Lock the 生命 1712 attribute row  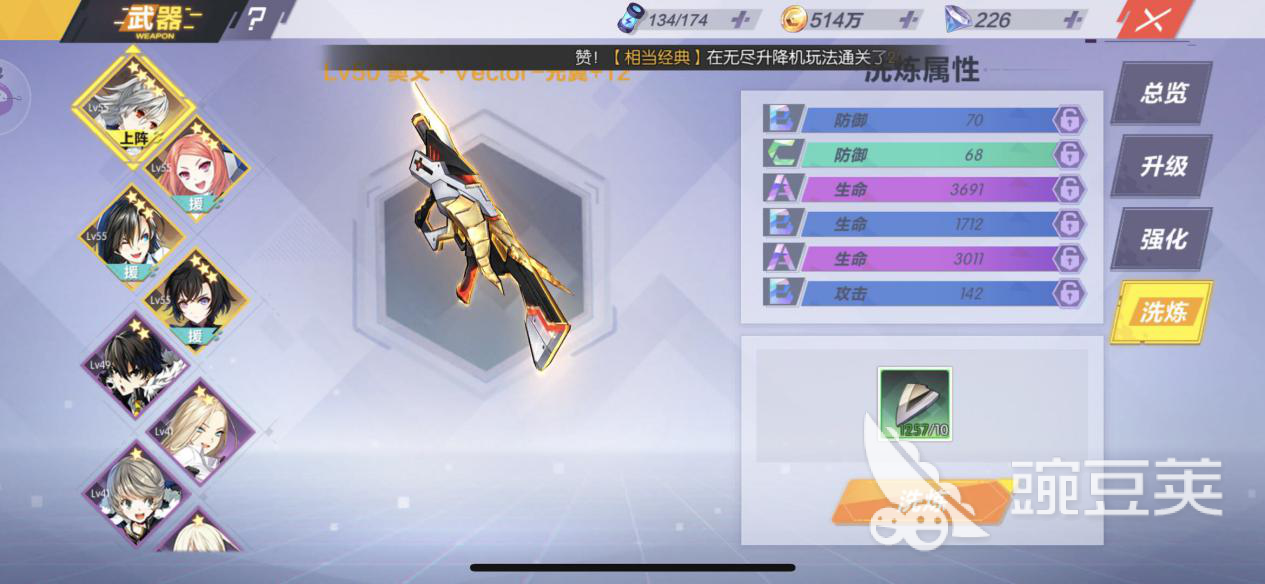tap(1069, 224)
